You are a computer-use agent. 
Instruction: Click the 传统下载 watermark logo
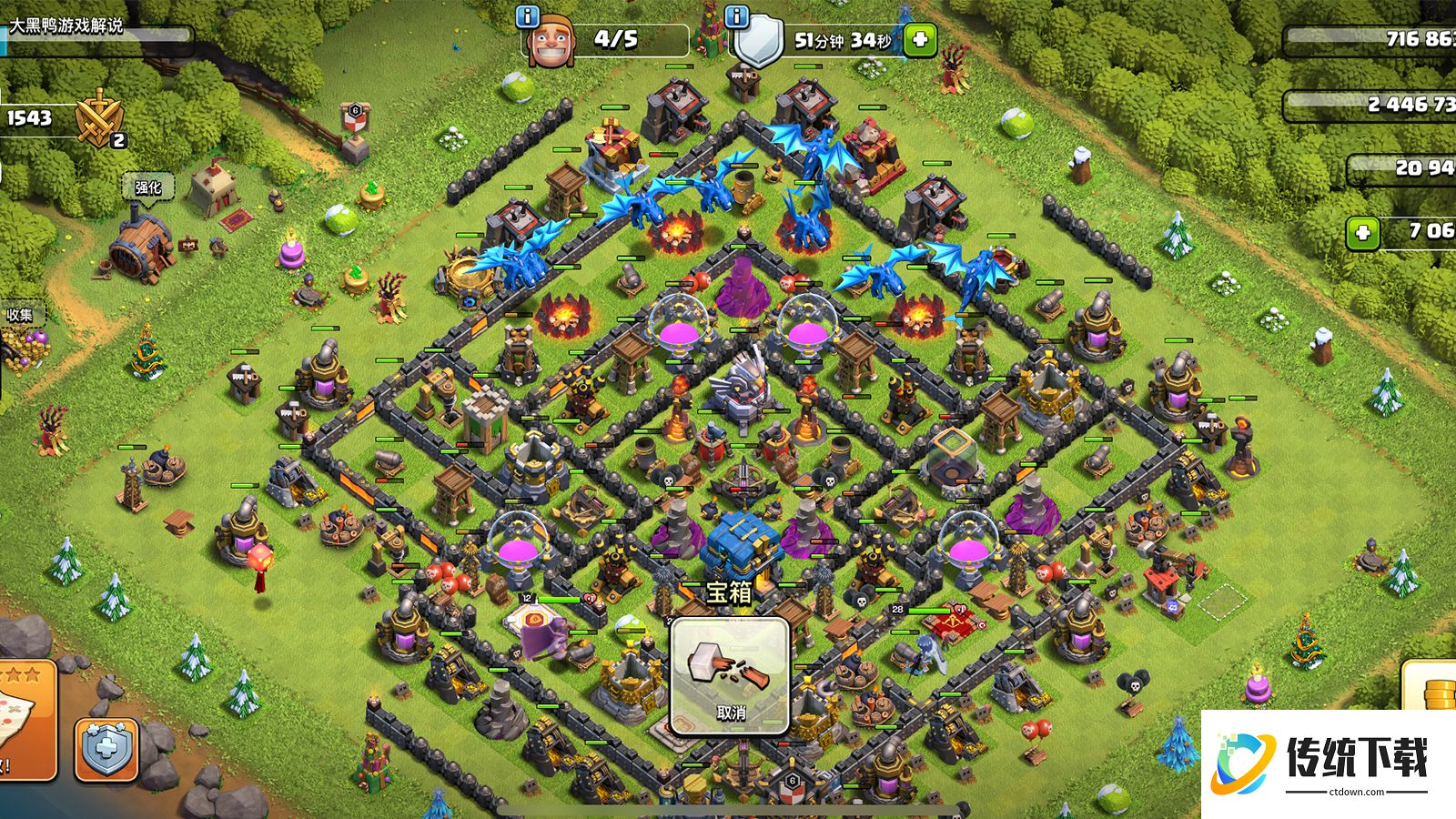click(x=1329, y=763)
